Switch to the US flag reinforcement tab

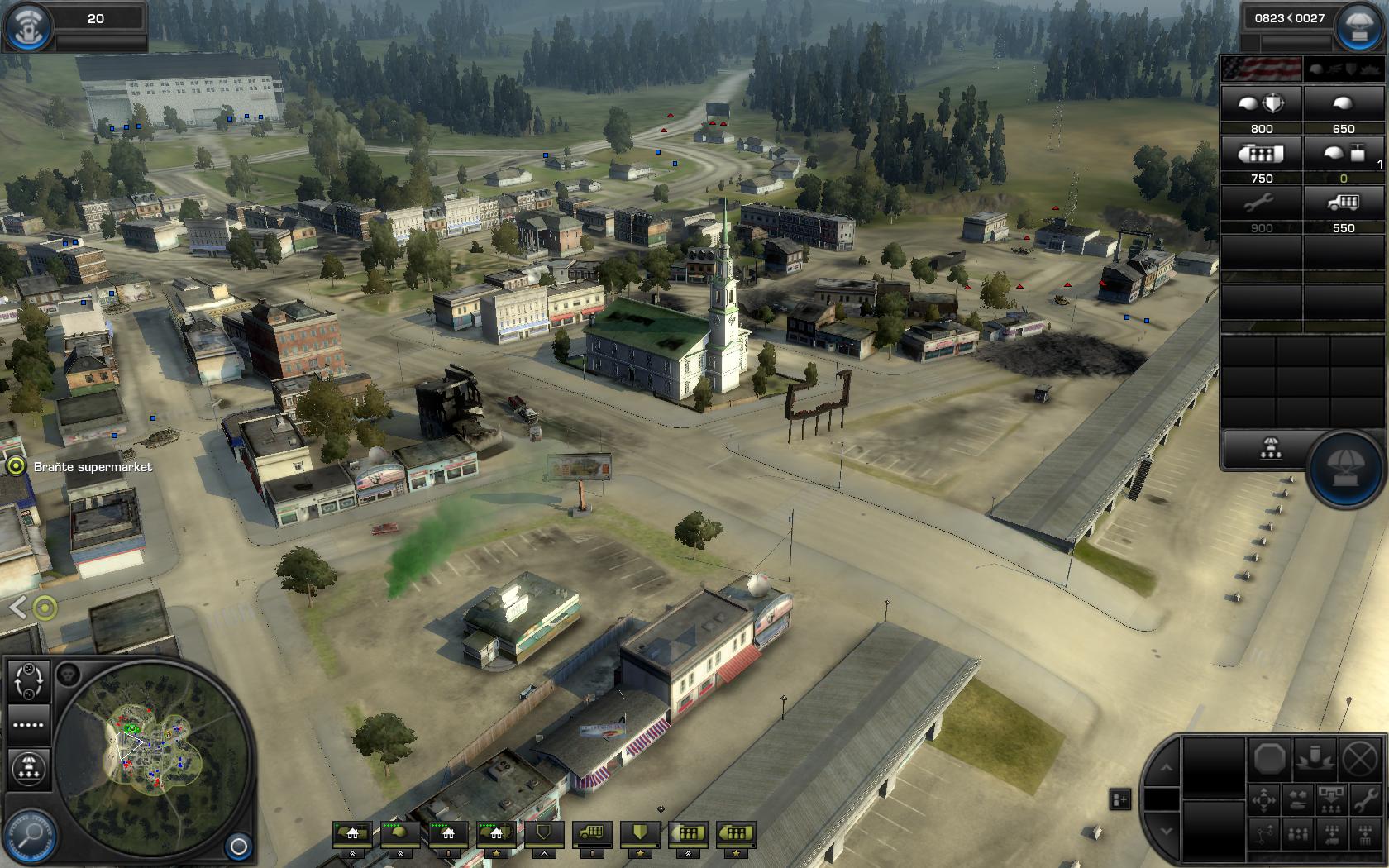click(1261, 69)
